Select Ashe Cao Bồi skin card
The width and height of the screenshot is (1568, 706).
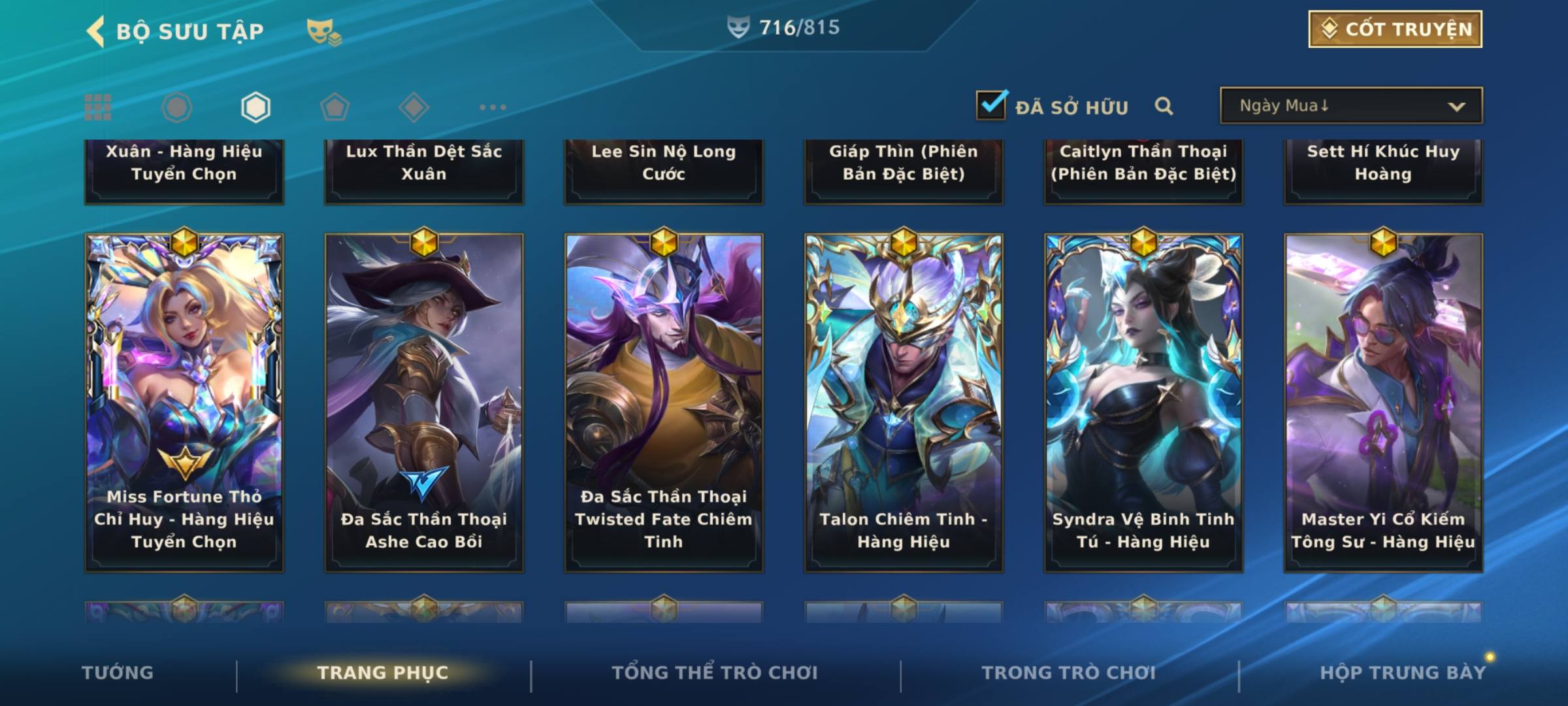point(424,402)
